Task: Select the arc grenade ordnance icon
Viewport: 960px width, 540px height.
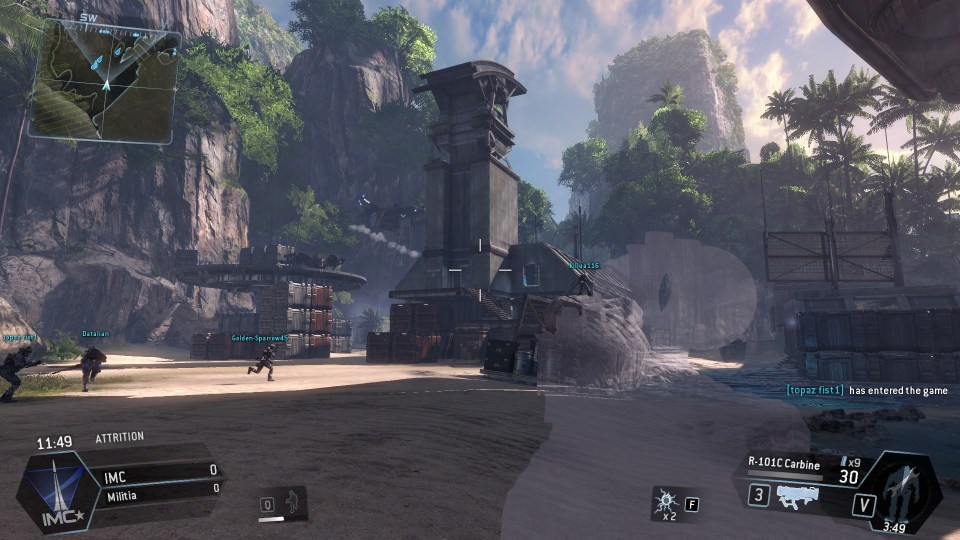Action: 665,501
